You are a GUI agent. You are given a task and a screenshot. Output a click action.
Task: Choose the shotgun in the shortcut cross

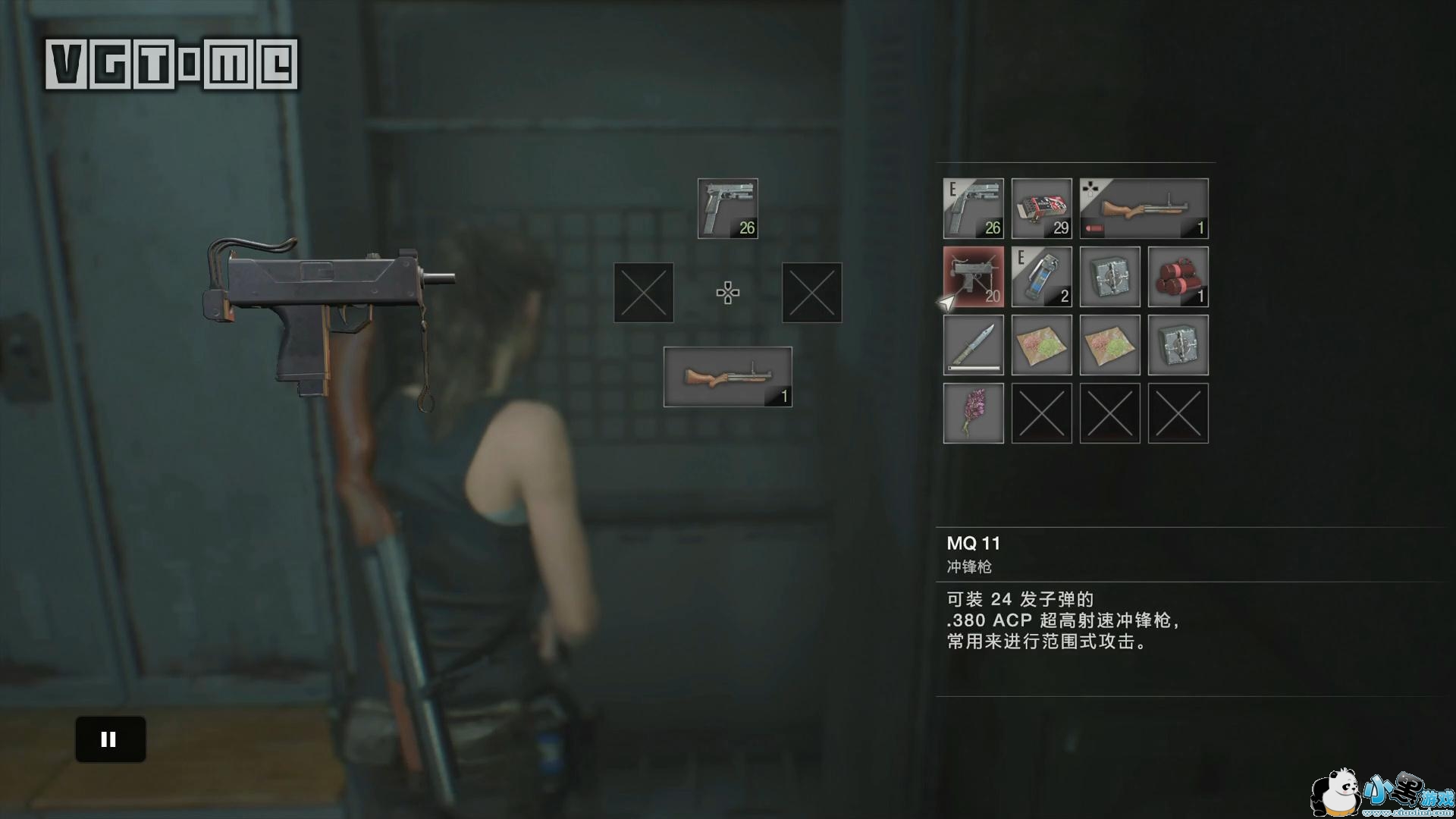coord(727,377)
